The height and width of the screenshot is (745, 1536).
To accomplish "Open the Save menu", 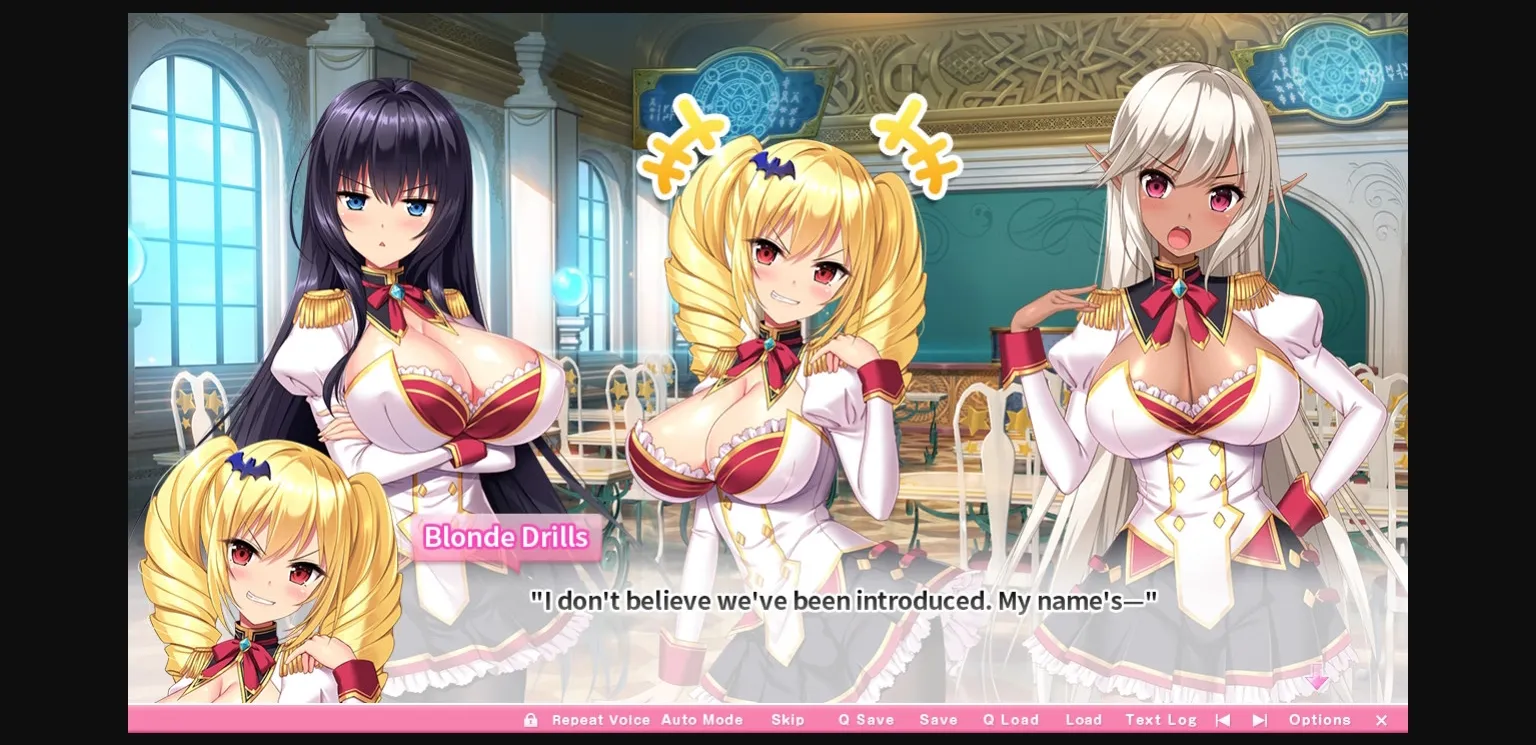I will point(937,719).
